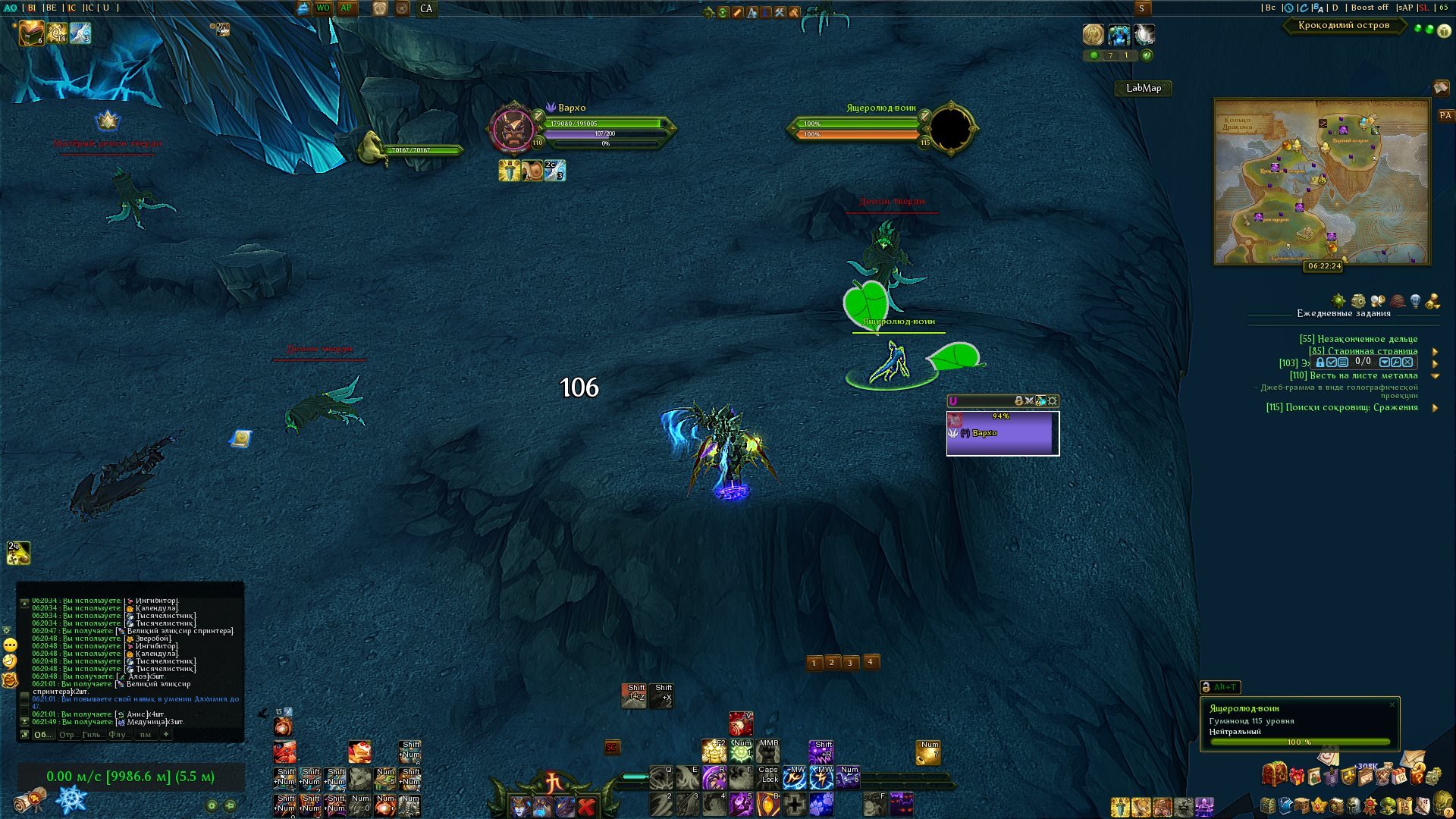Activate the lightning ability bound to -MW

coord(821,777)
